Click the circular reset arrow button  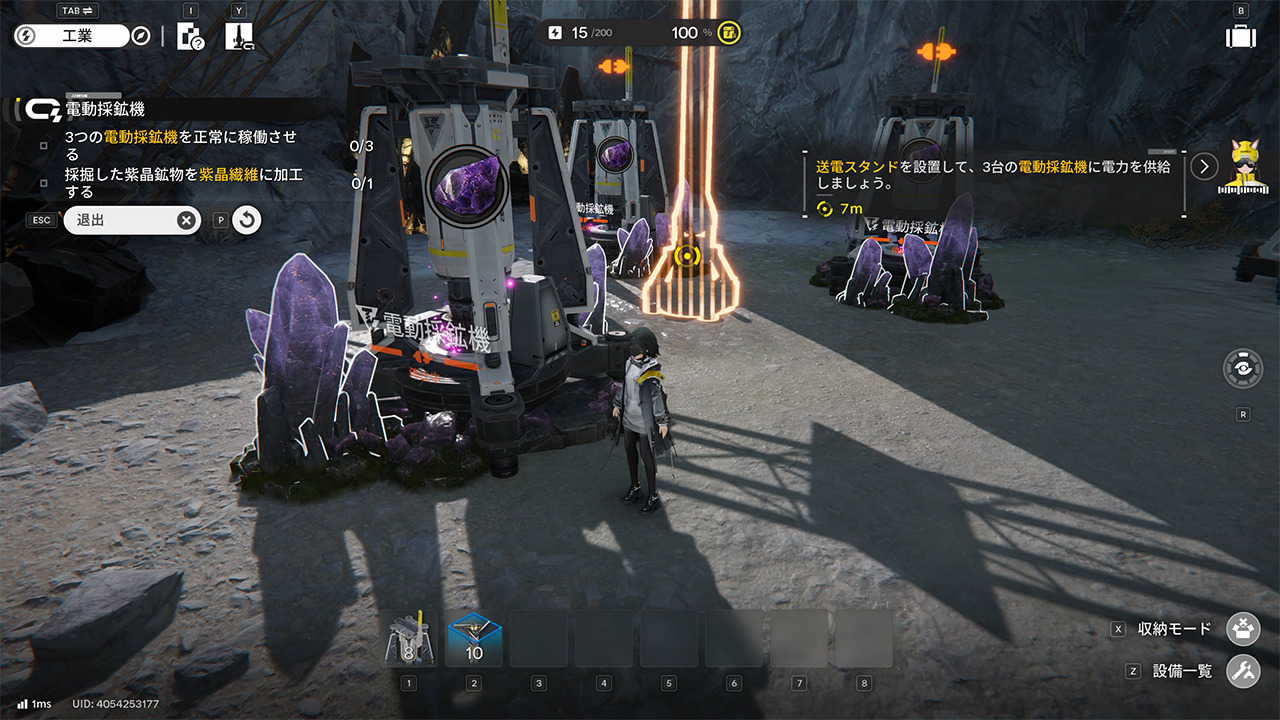click(x=247, y=220)
